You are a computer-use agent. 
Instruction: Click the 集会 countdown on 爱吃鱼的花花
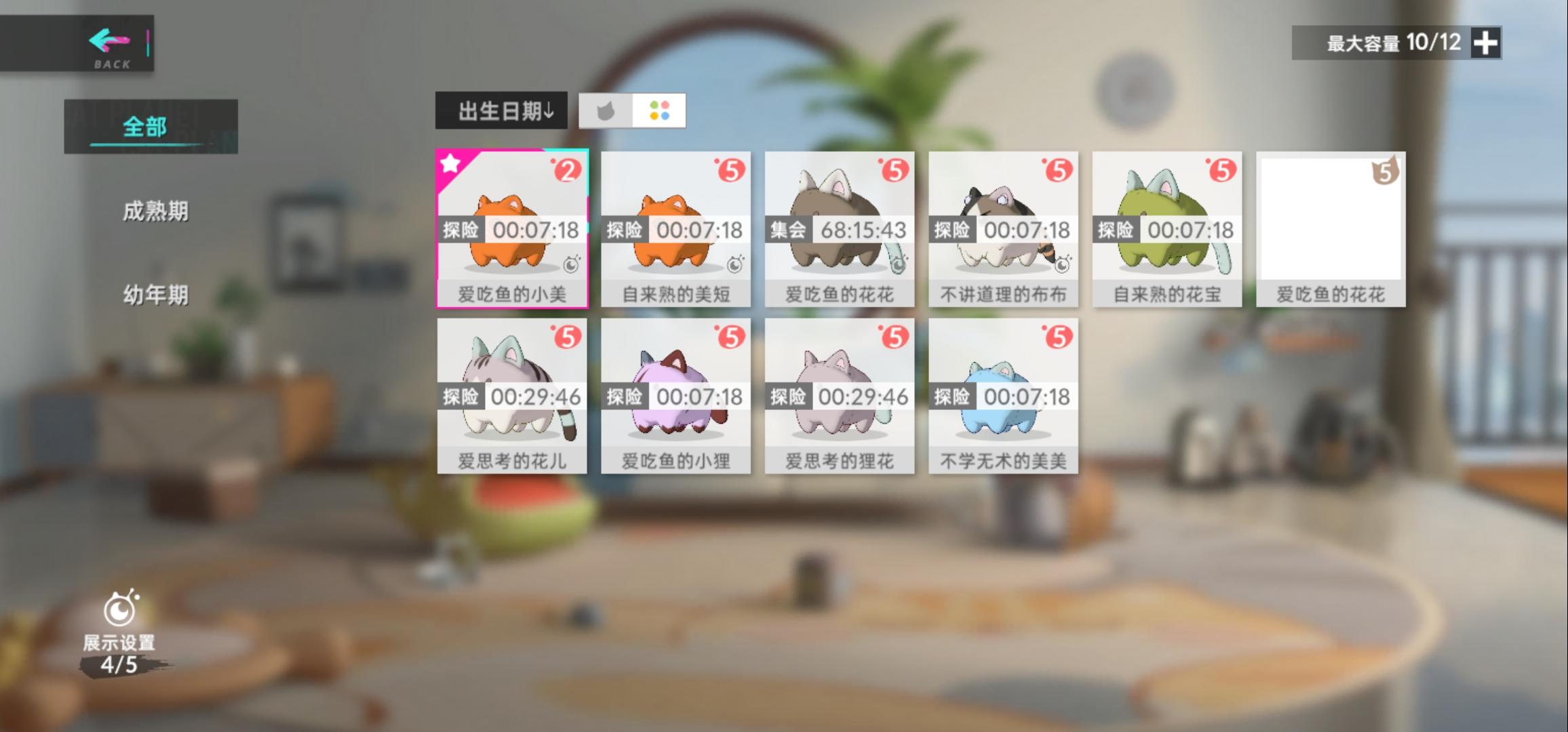point(839,230)
